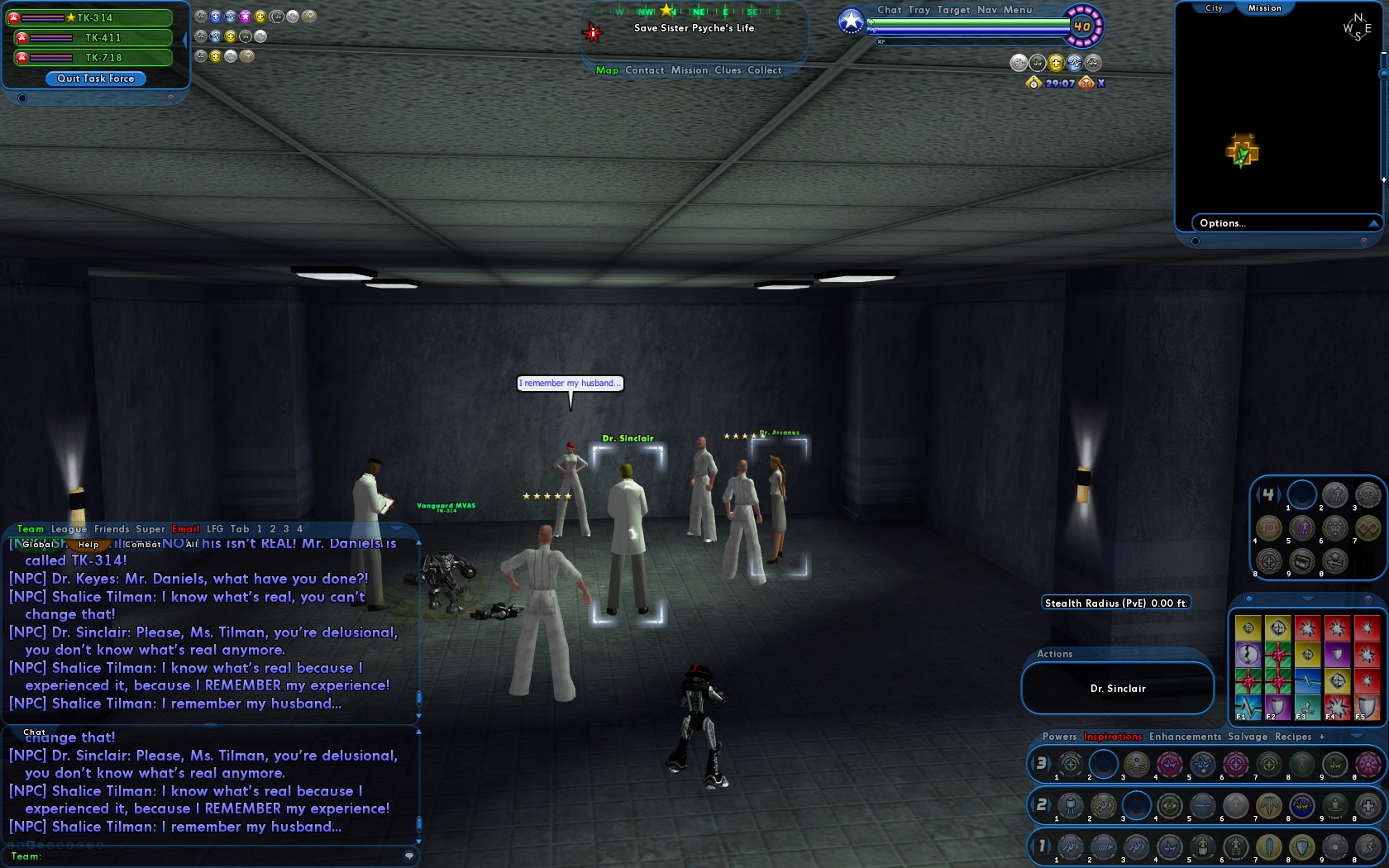Switch chat to the League tab

(x=69, y=529)
